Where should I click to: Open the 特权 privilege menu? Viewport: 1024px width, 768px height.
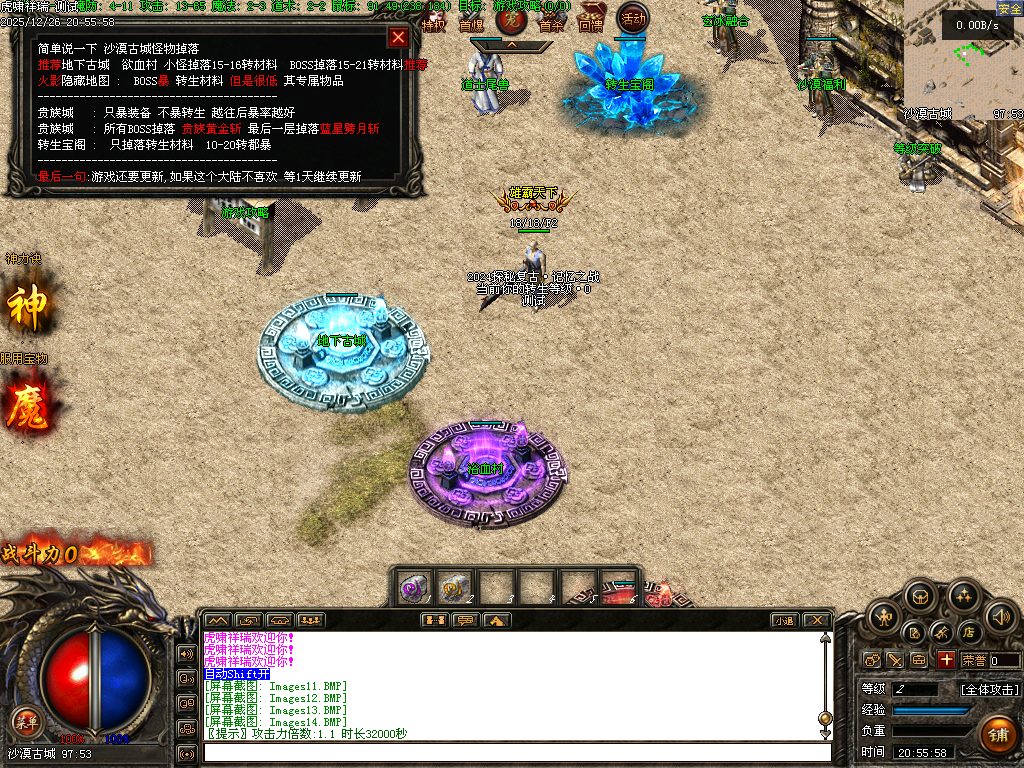click(x=434, y=23)
